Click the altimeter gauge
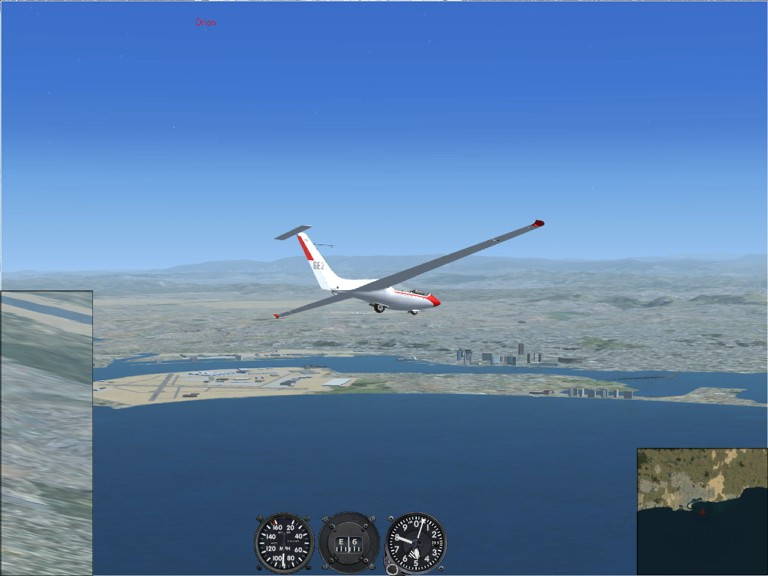 point(416,543)
